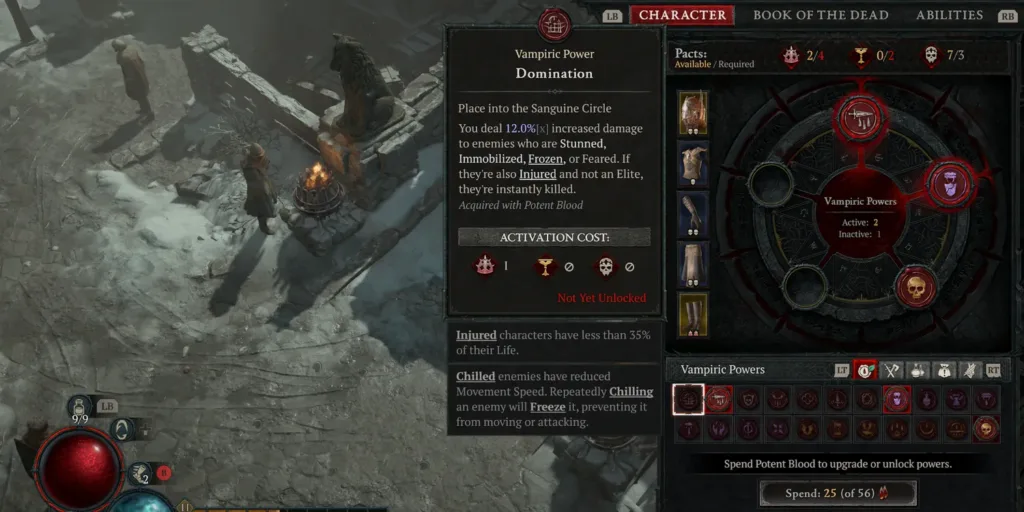The height and width of the screenshot is (512, 1024).
Task: Select the purple mask power in the circle
Action: point(950,183)
